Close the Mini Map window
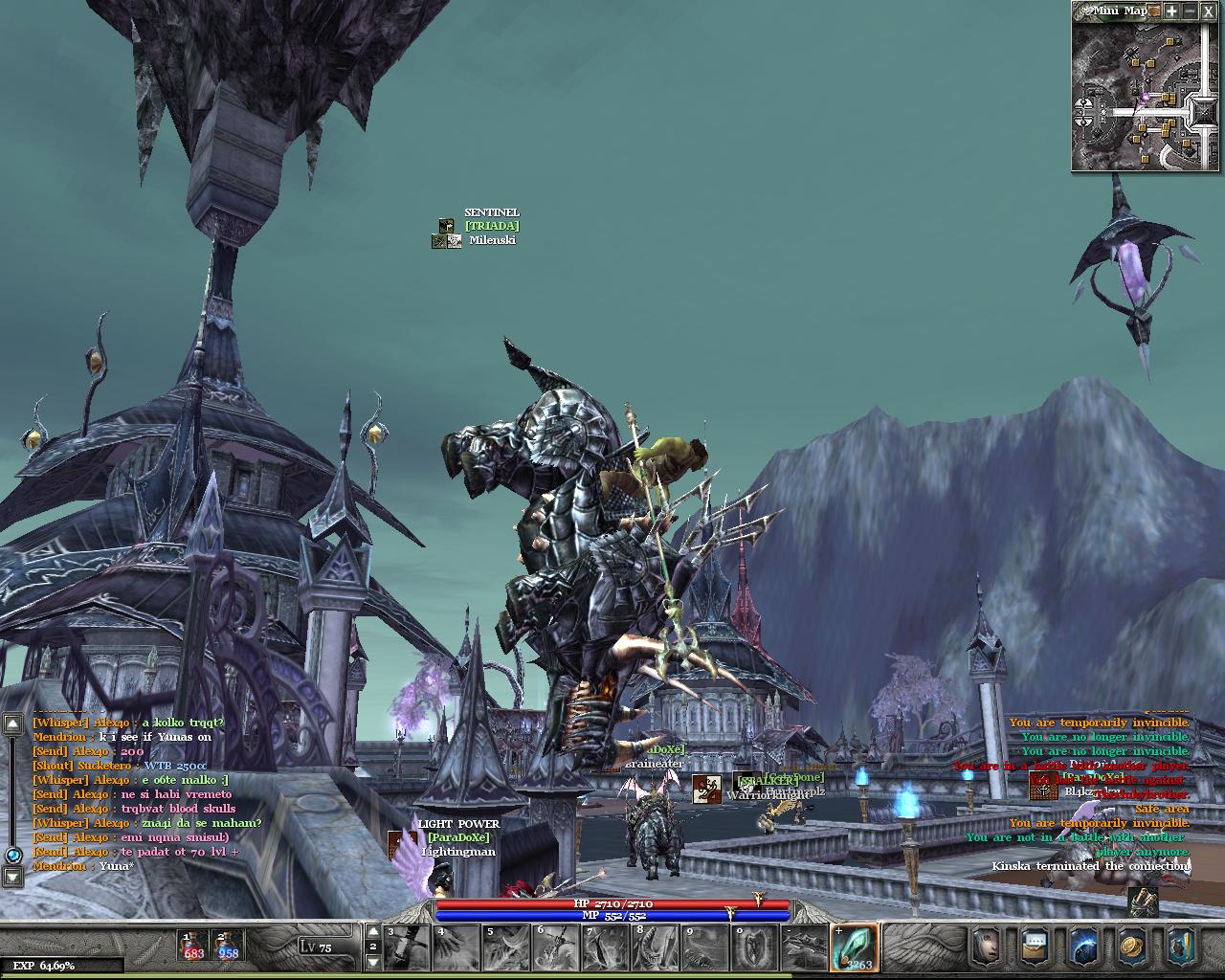The width and height of the screenshot is (1225, 980). click(x=1209, y=11)
